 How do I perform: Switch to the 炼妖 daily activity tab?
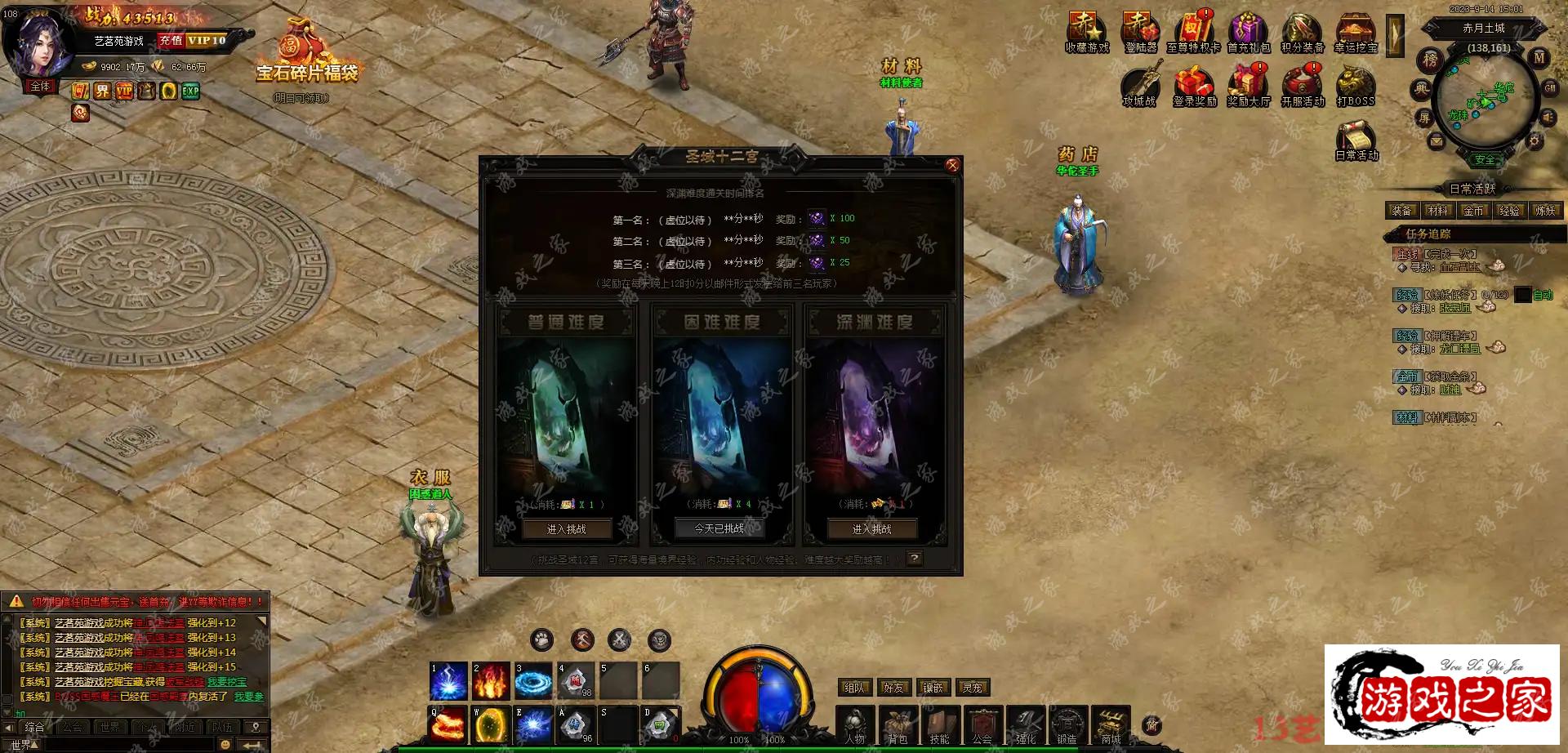coord(1545,211)
